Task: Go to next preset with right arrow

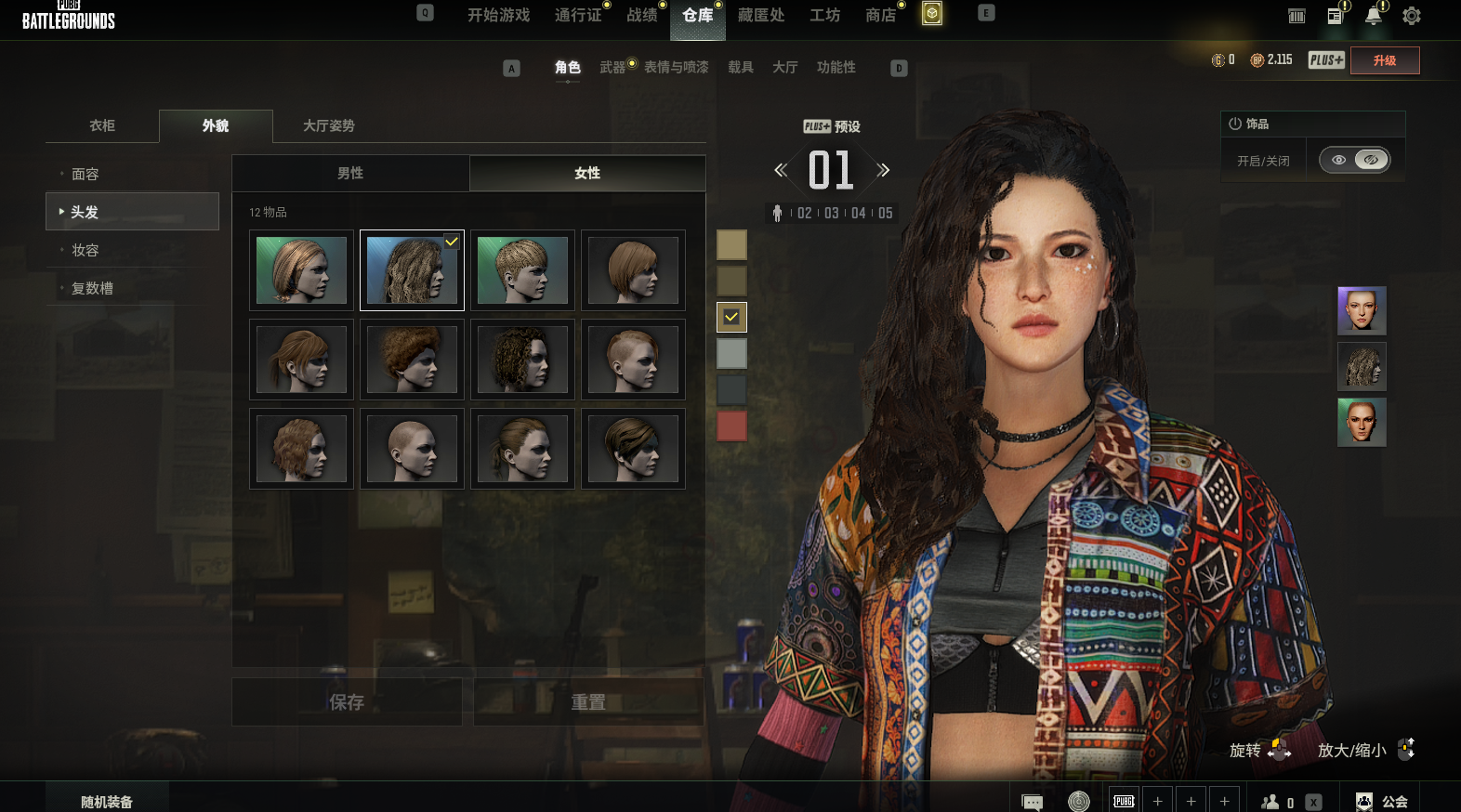Action: pos(884,170)
